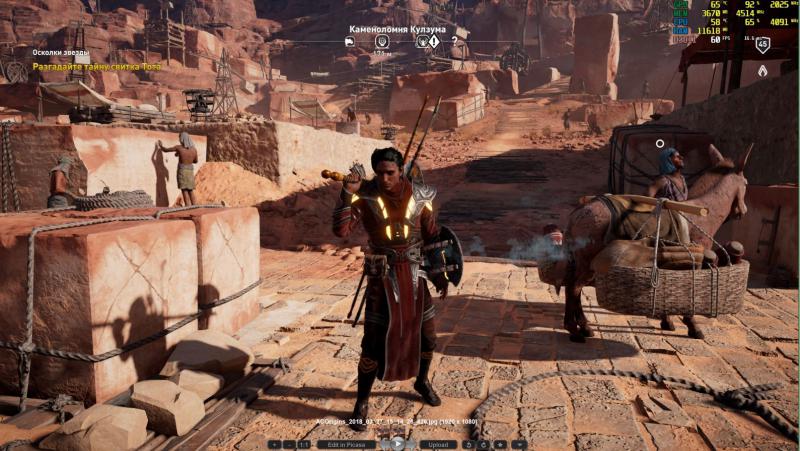Select the question mark location on compass
Screen dimensions: 800x451
tap(454, 42)
